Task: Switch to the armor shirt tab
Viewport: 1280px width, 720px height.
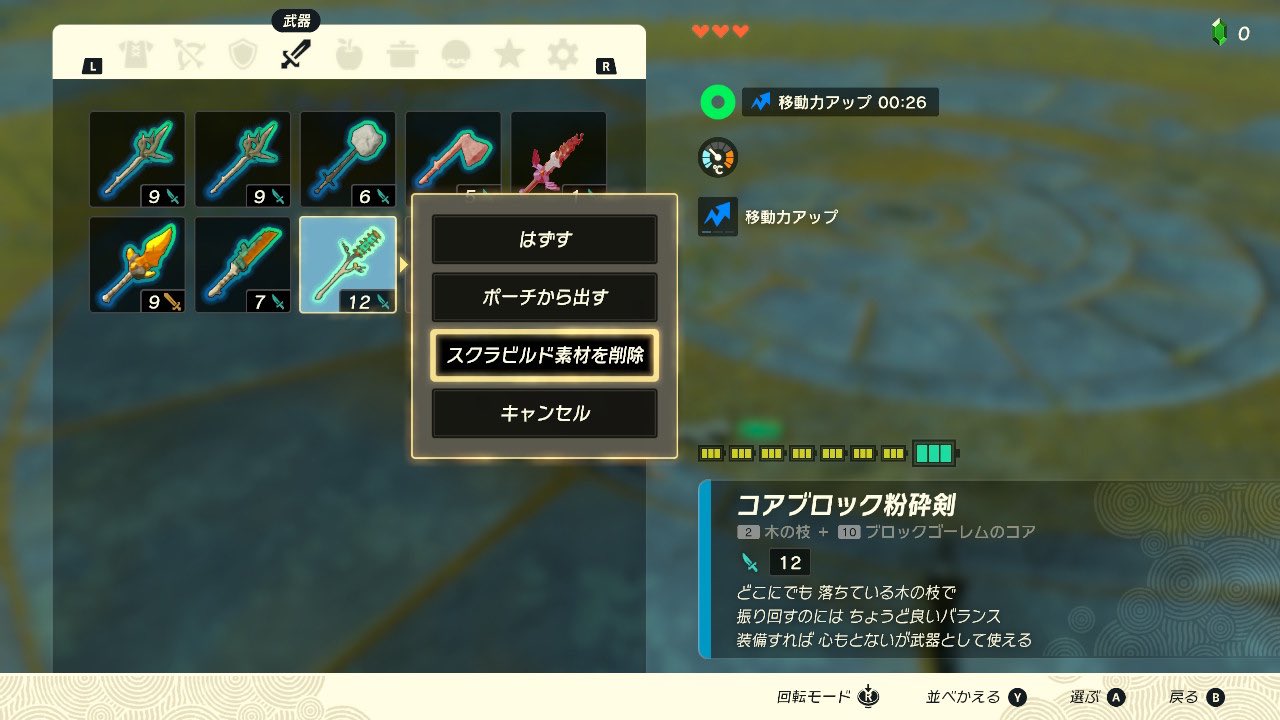Action: tap(136, 55)
